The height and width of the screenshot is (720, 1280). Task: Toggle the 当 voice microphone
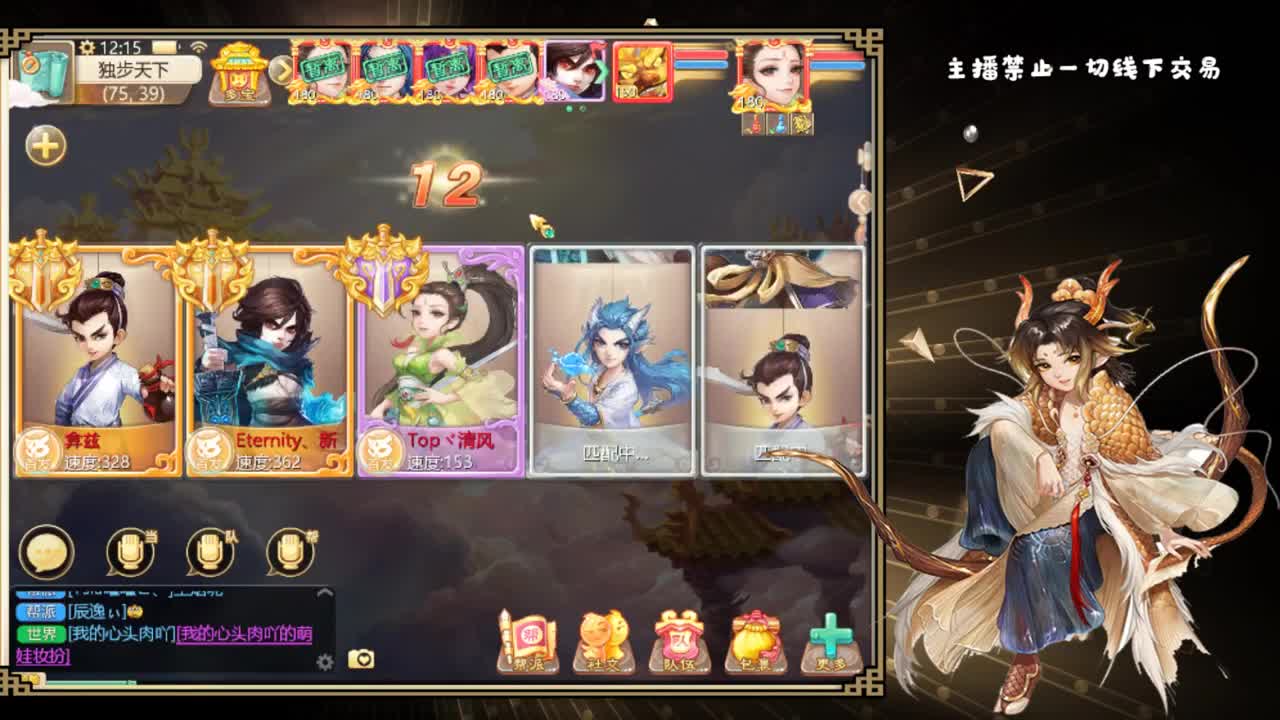tap(128, 553)
